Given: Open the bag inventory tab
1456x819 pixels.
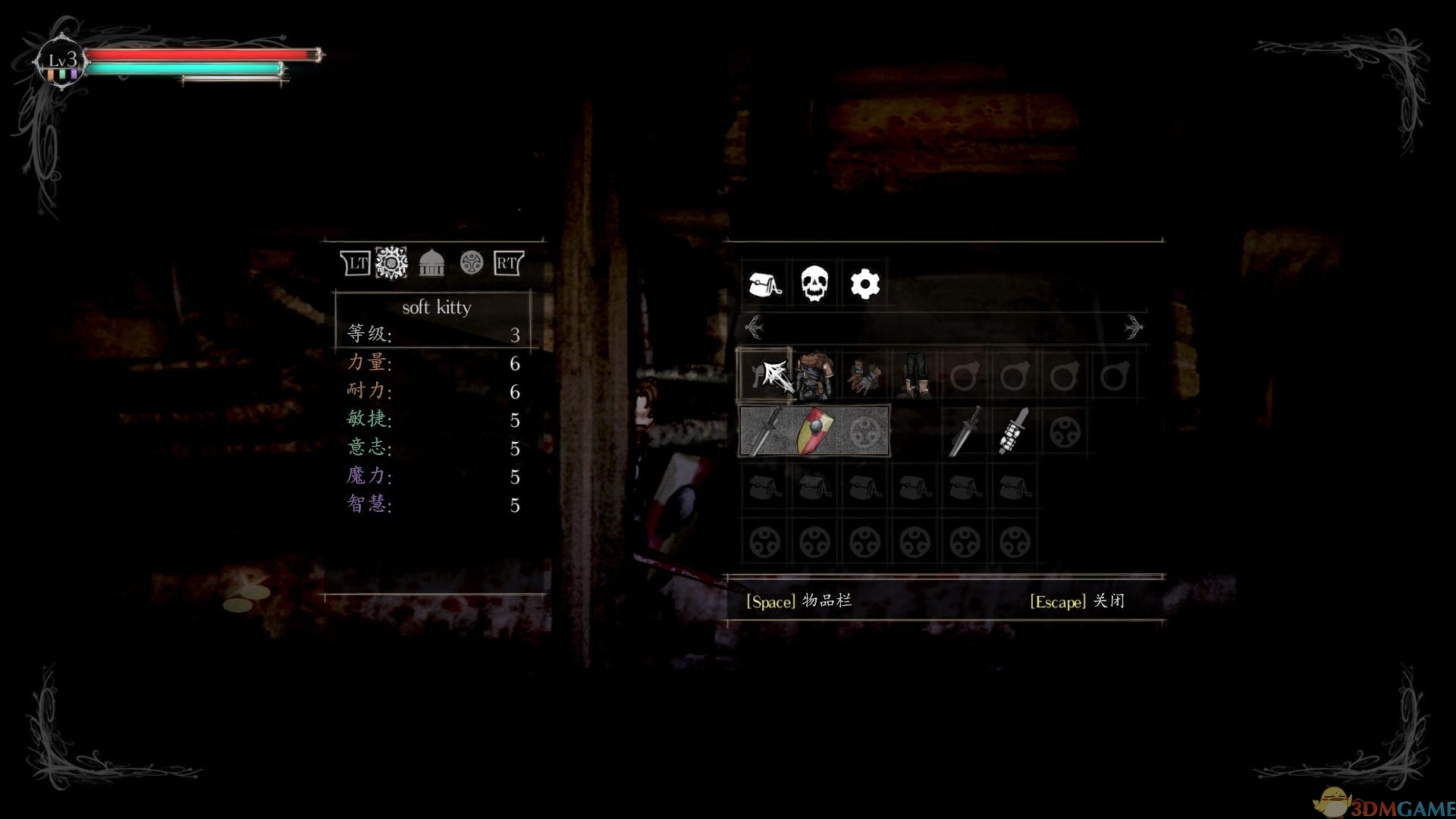Looking at the screenshot, I should 764,284.
